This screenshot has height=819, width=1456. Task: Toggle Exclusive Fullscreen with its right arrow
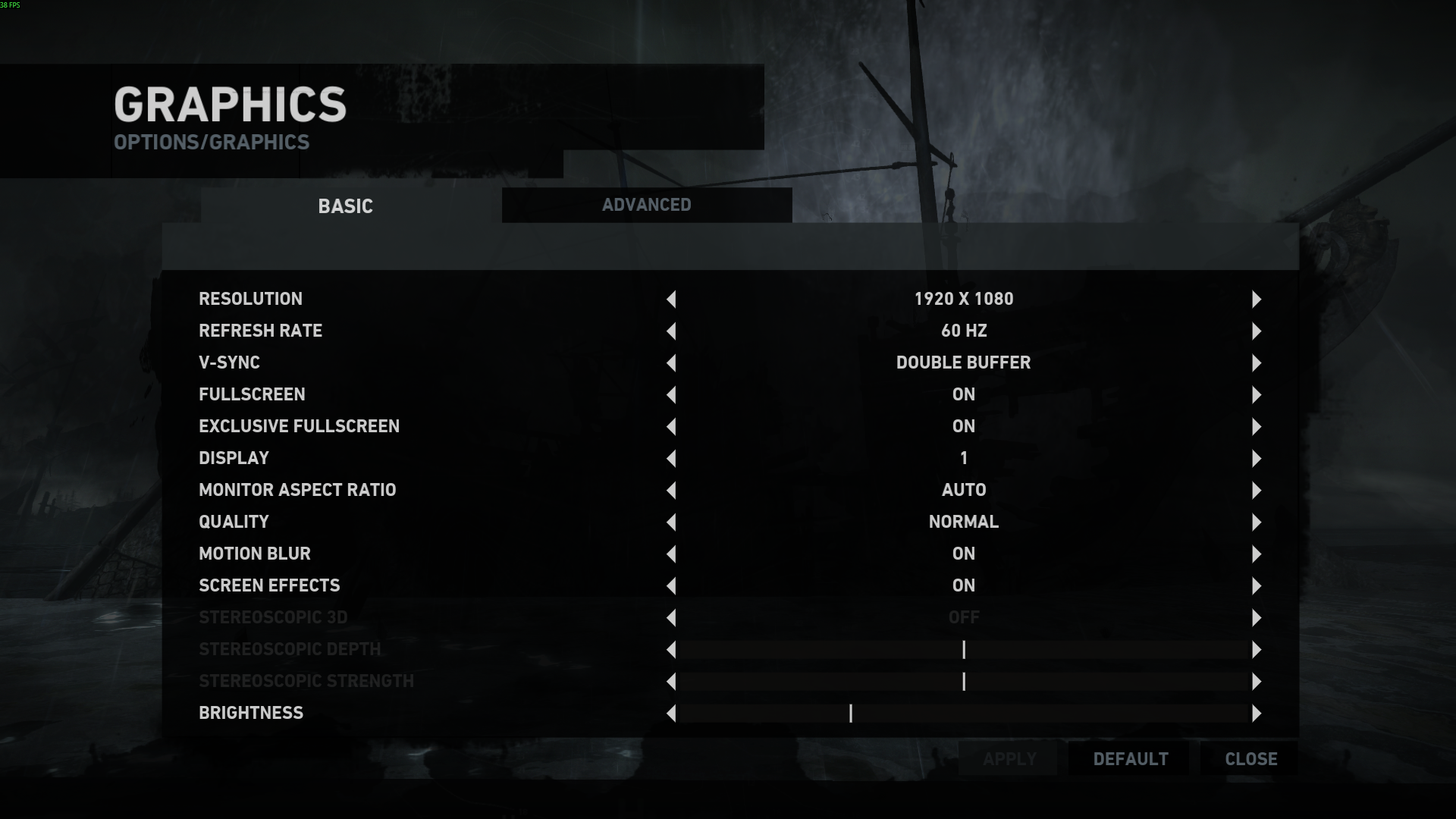[x=1257, y=427]
